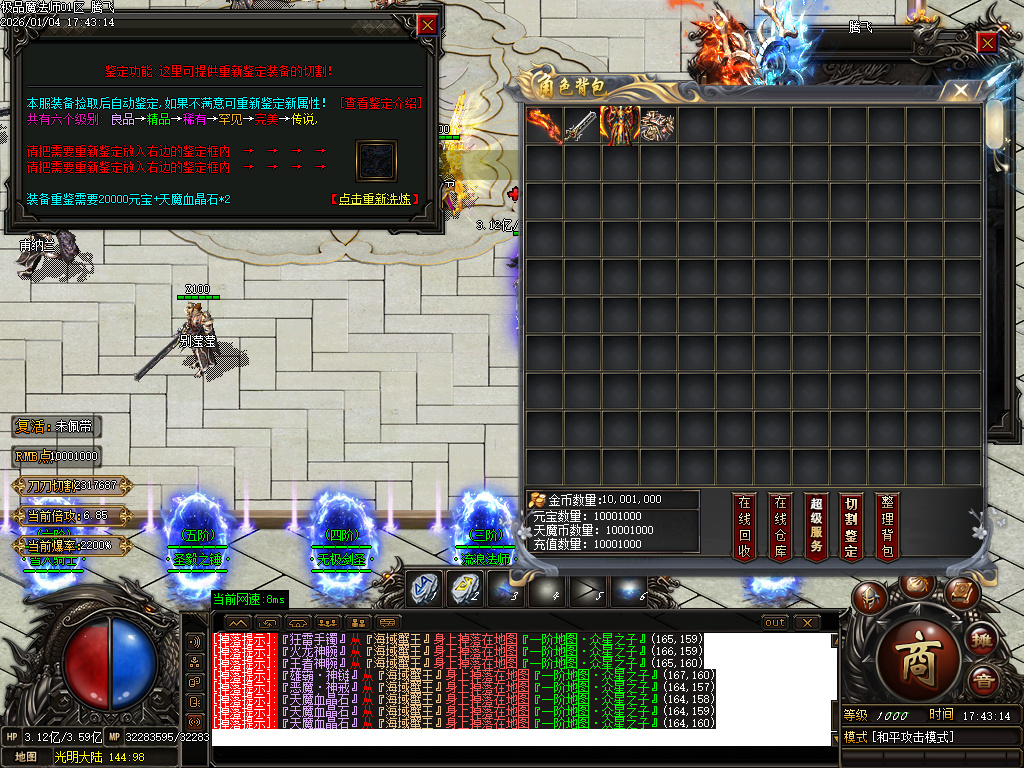Activate the first blue rune skill slot
Image resolution: width=1024 pixels, height=768 pixels.
(425, 589)
